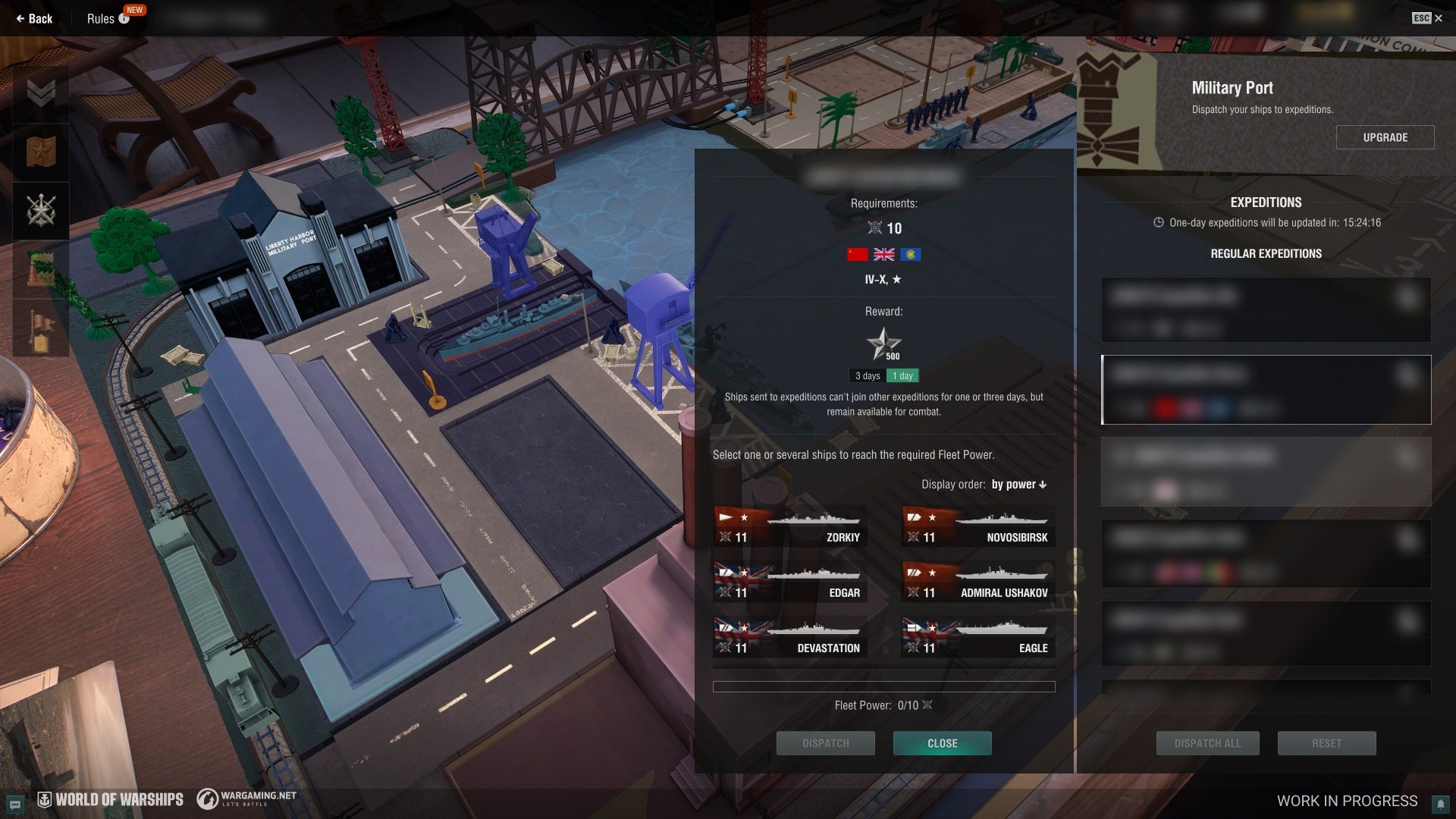This screenshot has width=1456, height=819.
Task: Open the crossed anchors military port icon
Action: (41, 210)
